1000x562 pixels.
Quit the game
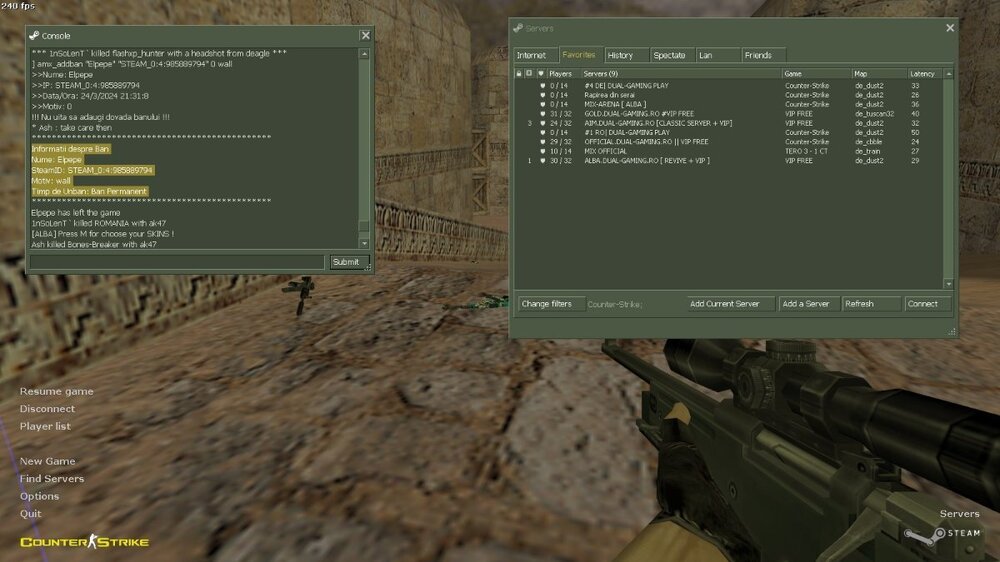coord(31,514)
